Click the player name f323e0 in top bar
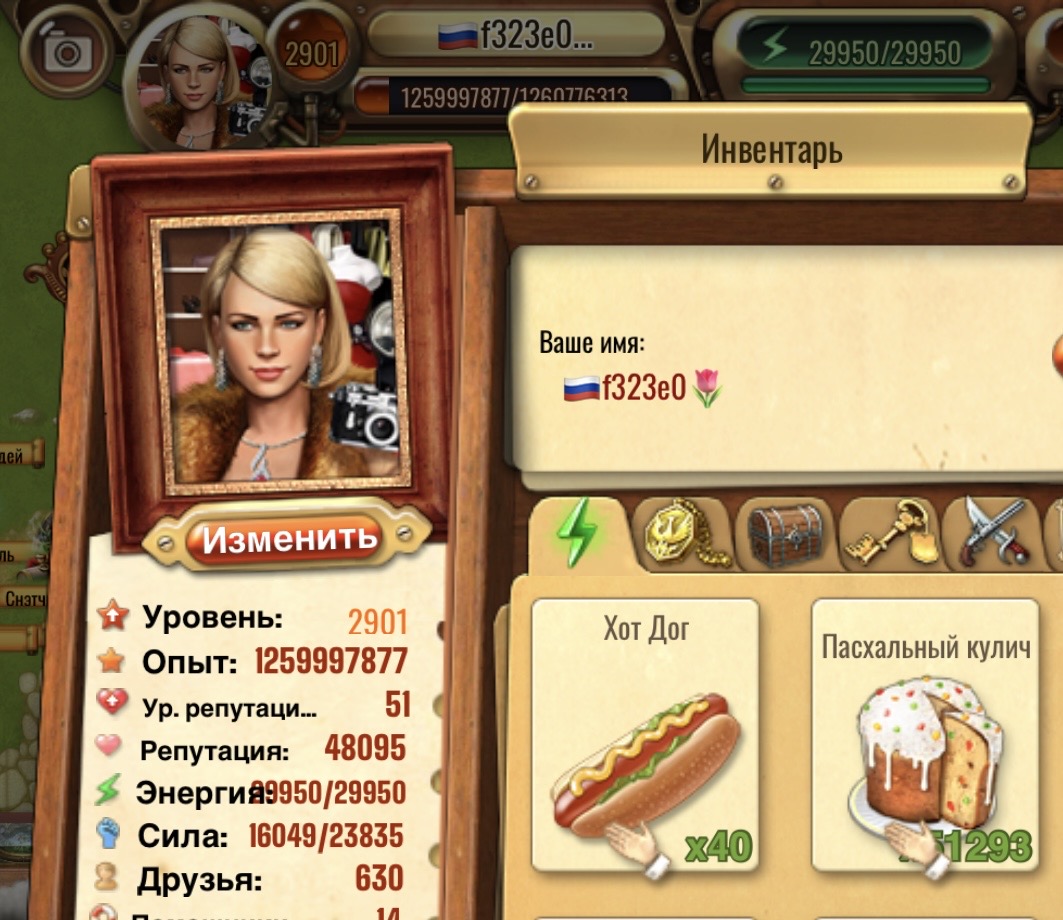Viewport: 1063px width, 920px height. 516,36
